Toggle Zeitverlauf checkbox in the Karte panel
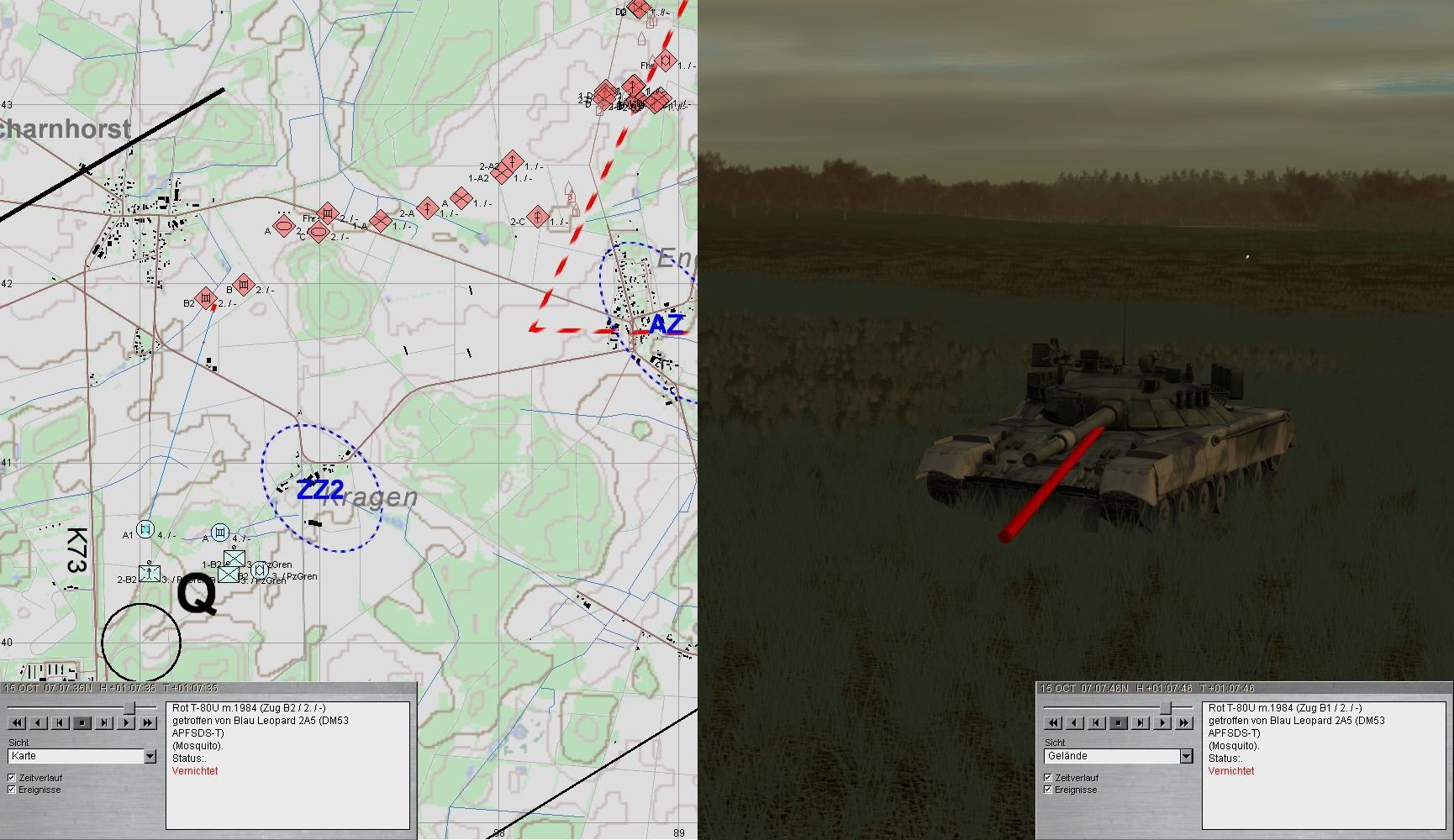Image resolution: width=1454 pixels, height=840 pixels. coord(12,778)
